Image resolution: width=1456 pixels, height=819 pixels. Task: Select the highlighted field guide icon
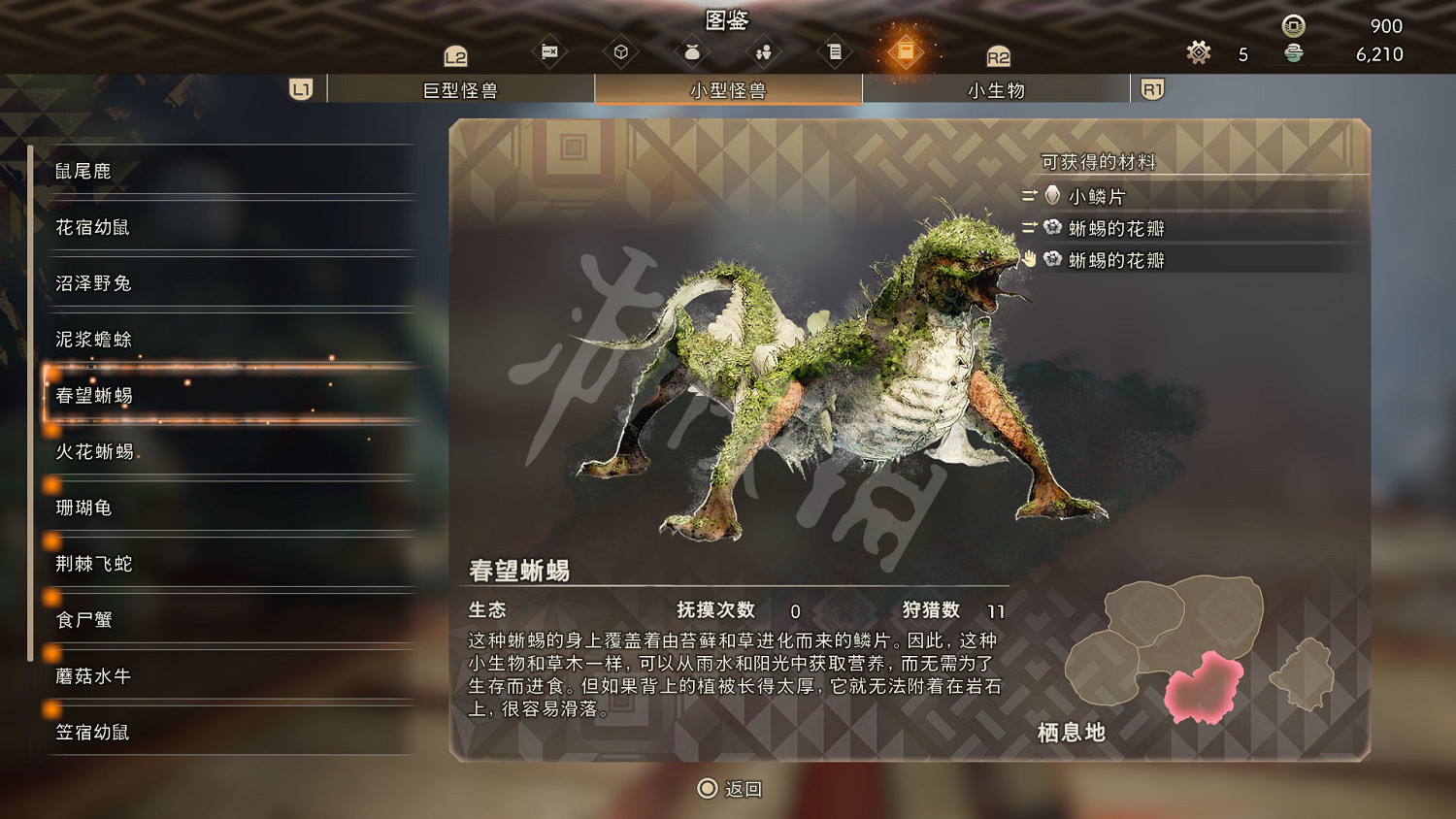[907, 50]
